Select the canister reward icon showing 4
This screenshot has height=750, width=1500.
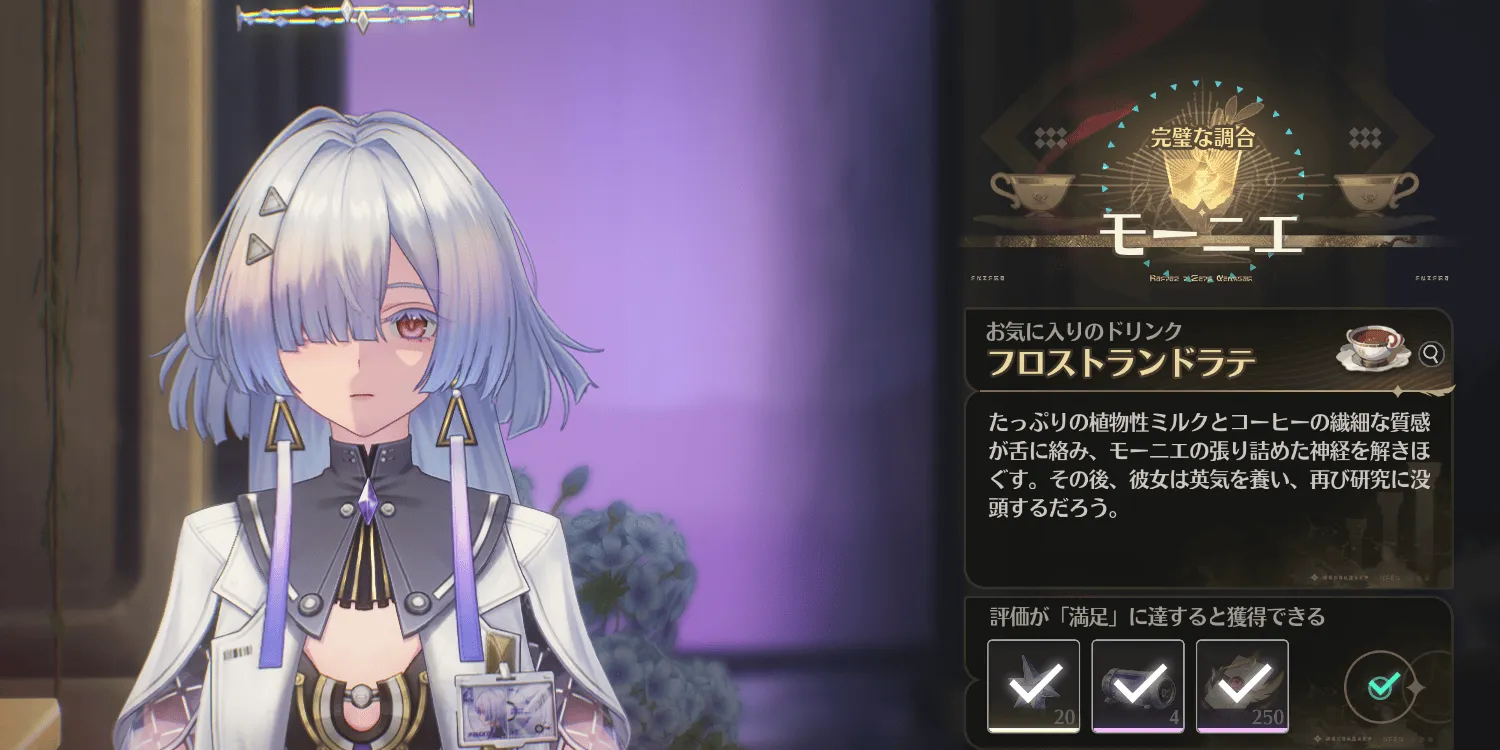point(1140,685)
